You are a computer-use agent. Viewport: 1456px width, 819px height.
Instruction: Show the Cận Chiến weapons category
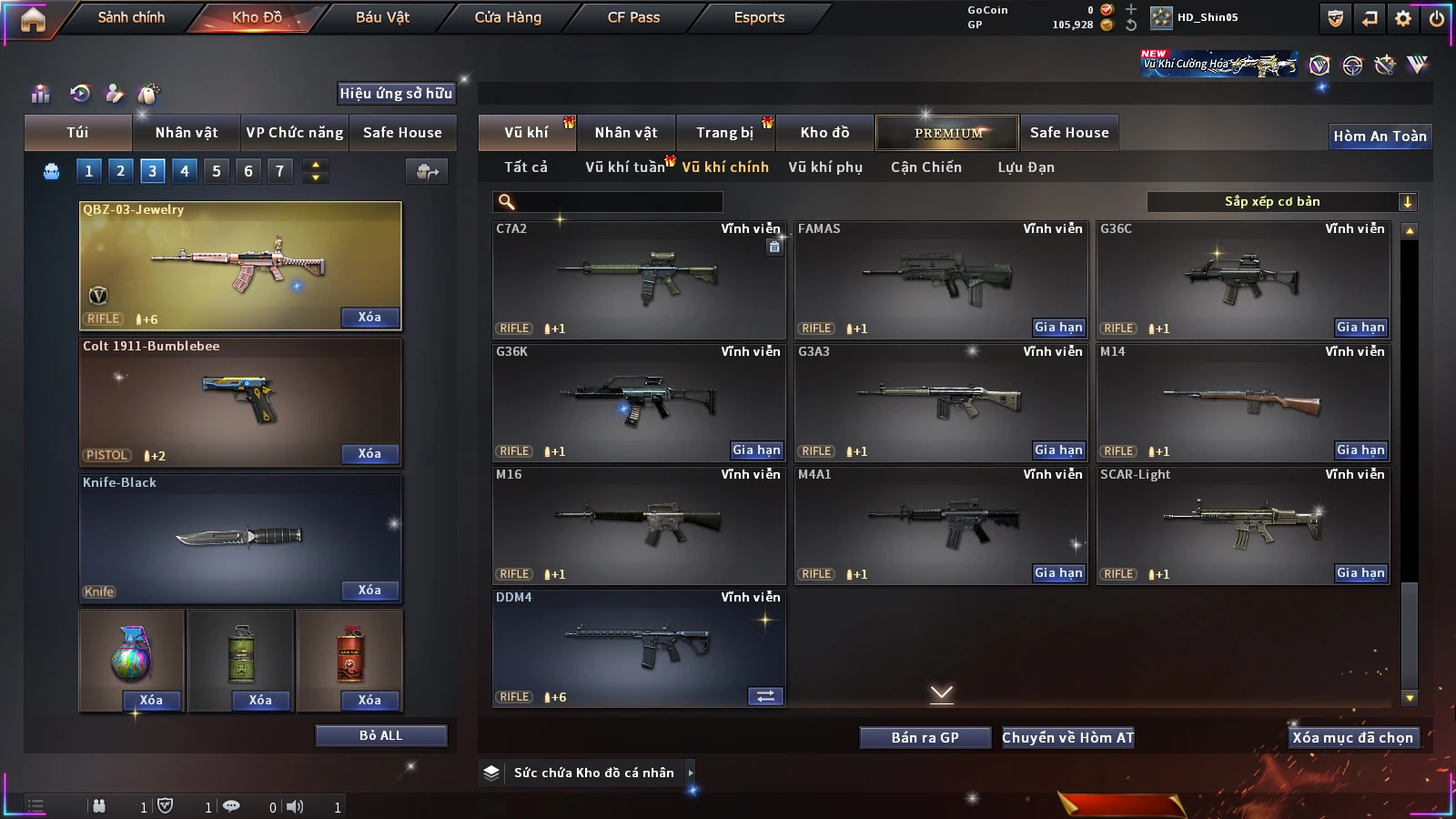coord(925,167)
